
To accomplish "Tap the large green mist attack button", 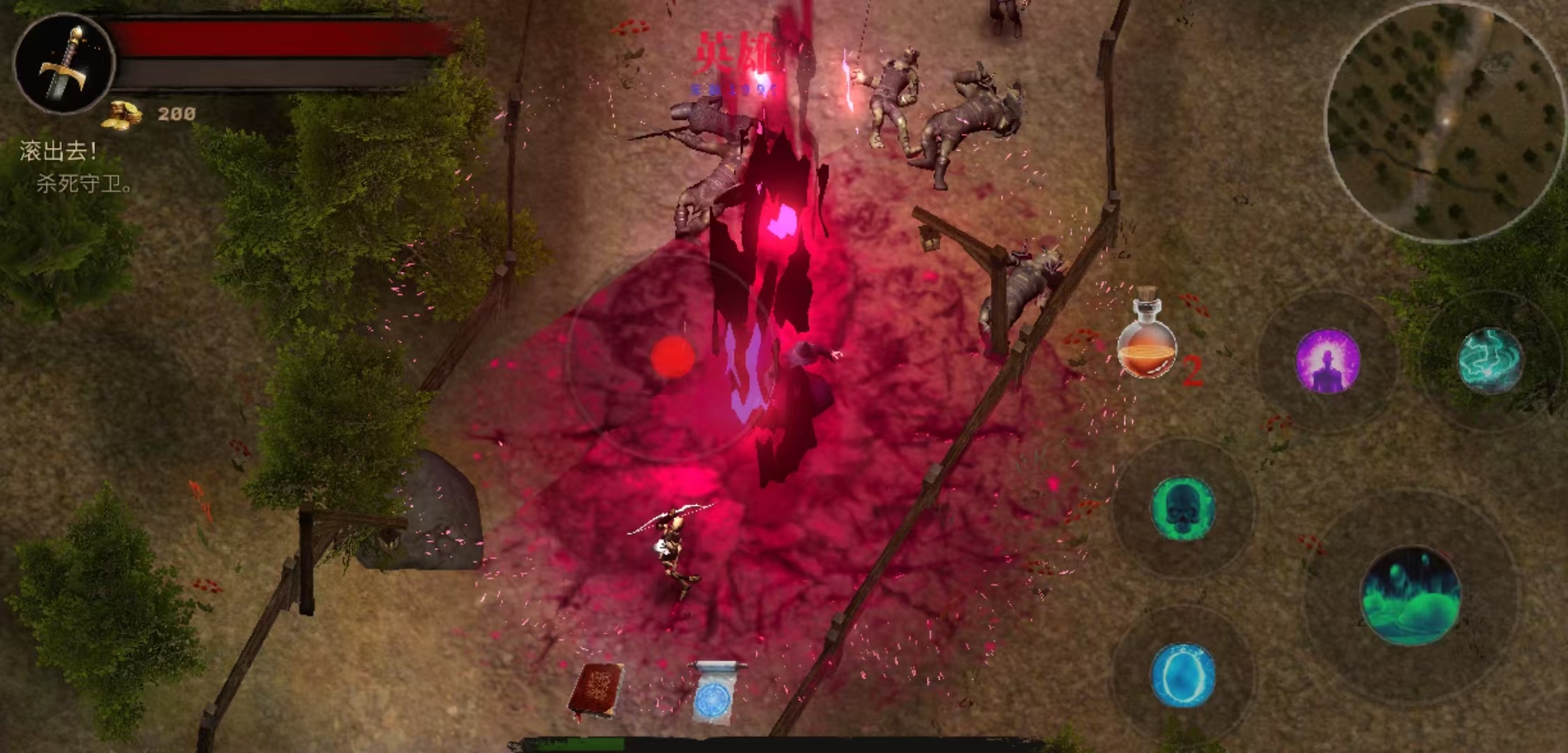I will click(x=1410, y=595).
